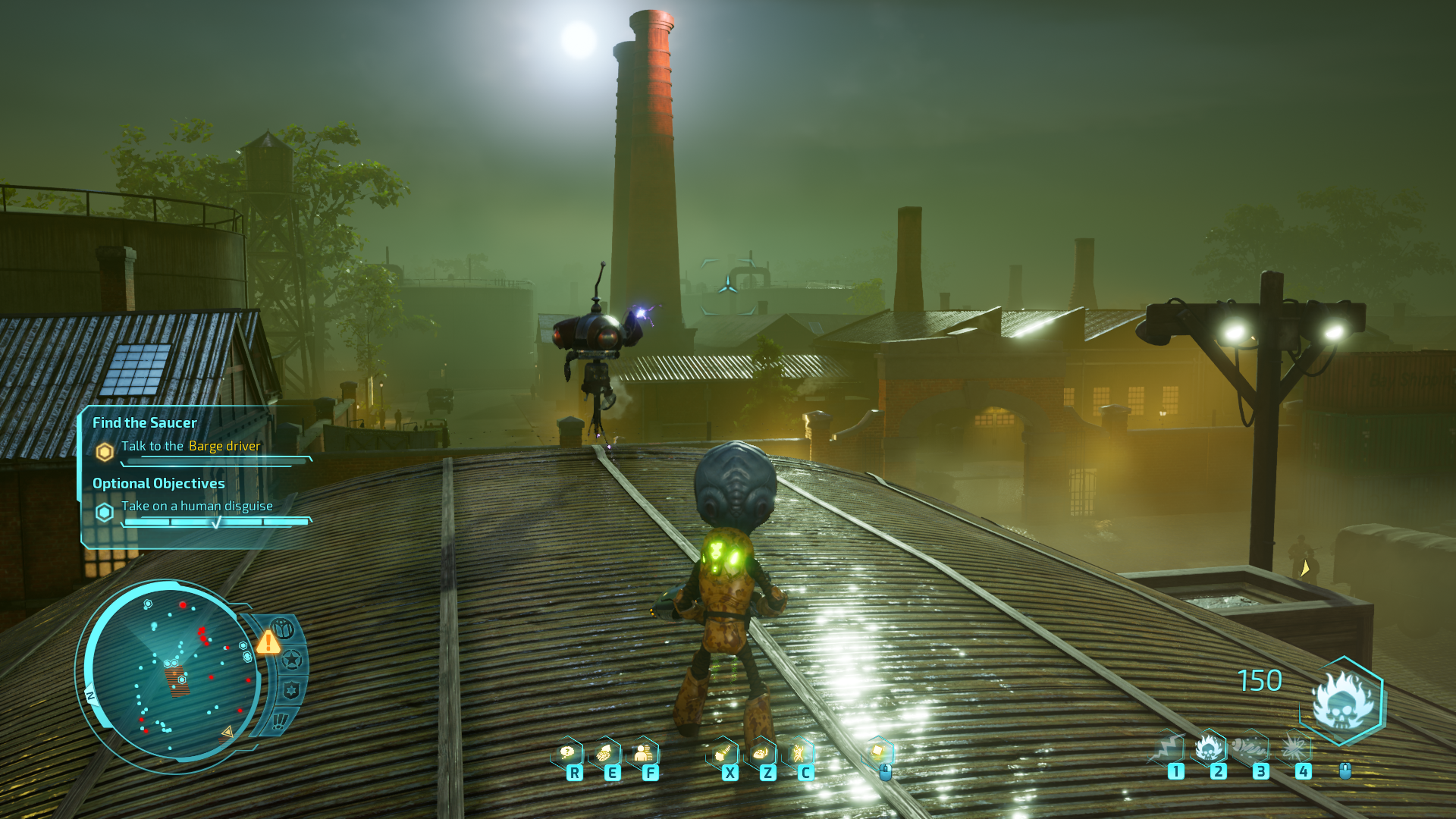
Task: Click the psychokinesis cube ability icon
Action: pyautogui.click(x=878, y=752)
